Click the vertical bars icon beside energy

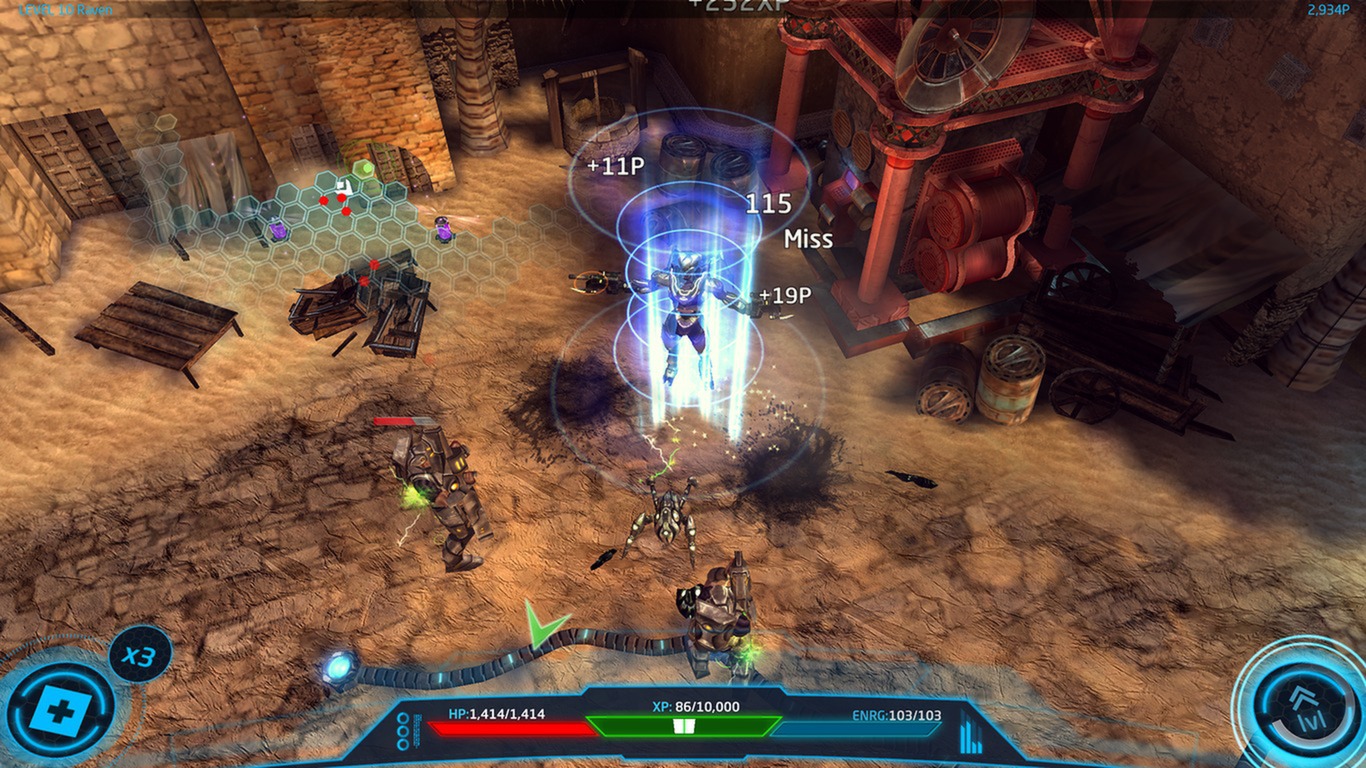pos(970,737)
